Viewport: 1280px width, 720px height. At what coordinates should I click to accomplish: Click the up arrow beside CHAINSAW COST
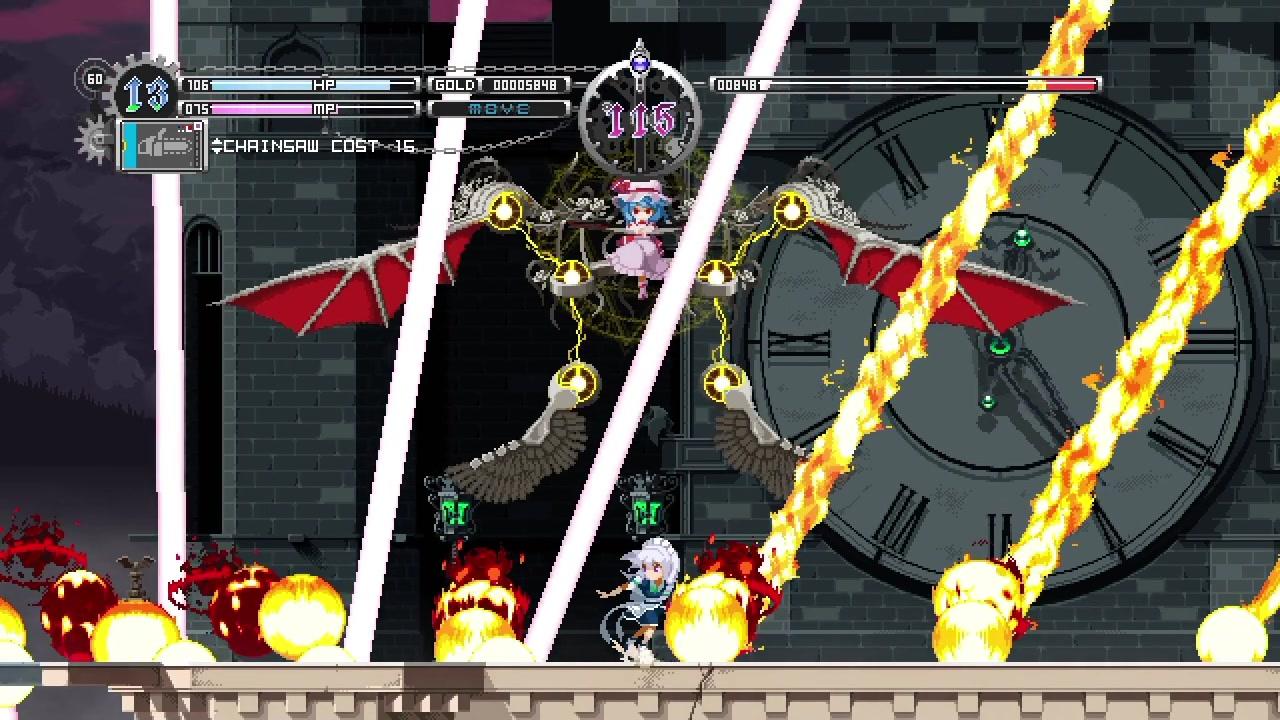coord(217,143)
